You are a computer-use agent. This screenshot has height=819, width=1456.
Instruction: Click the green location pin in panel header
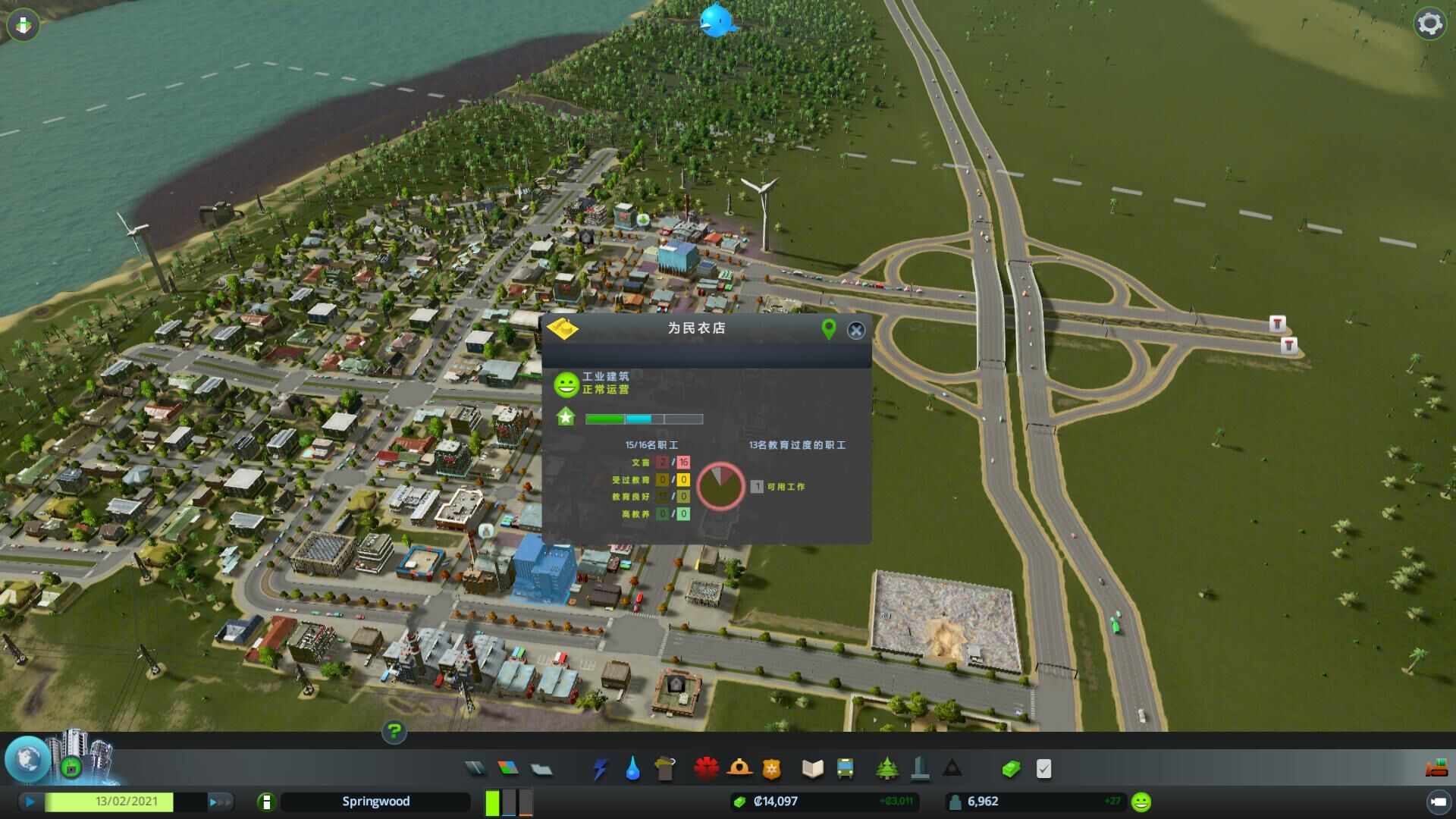click(829, 329)
